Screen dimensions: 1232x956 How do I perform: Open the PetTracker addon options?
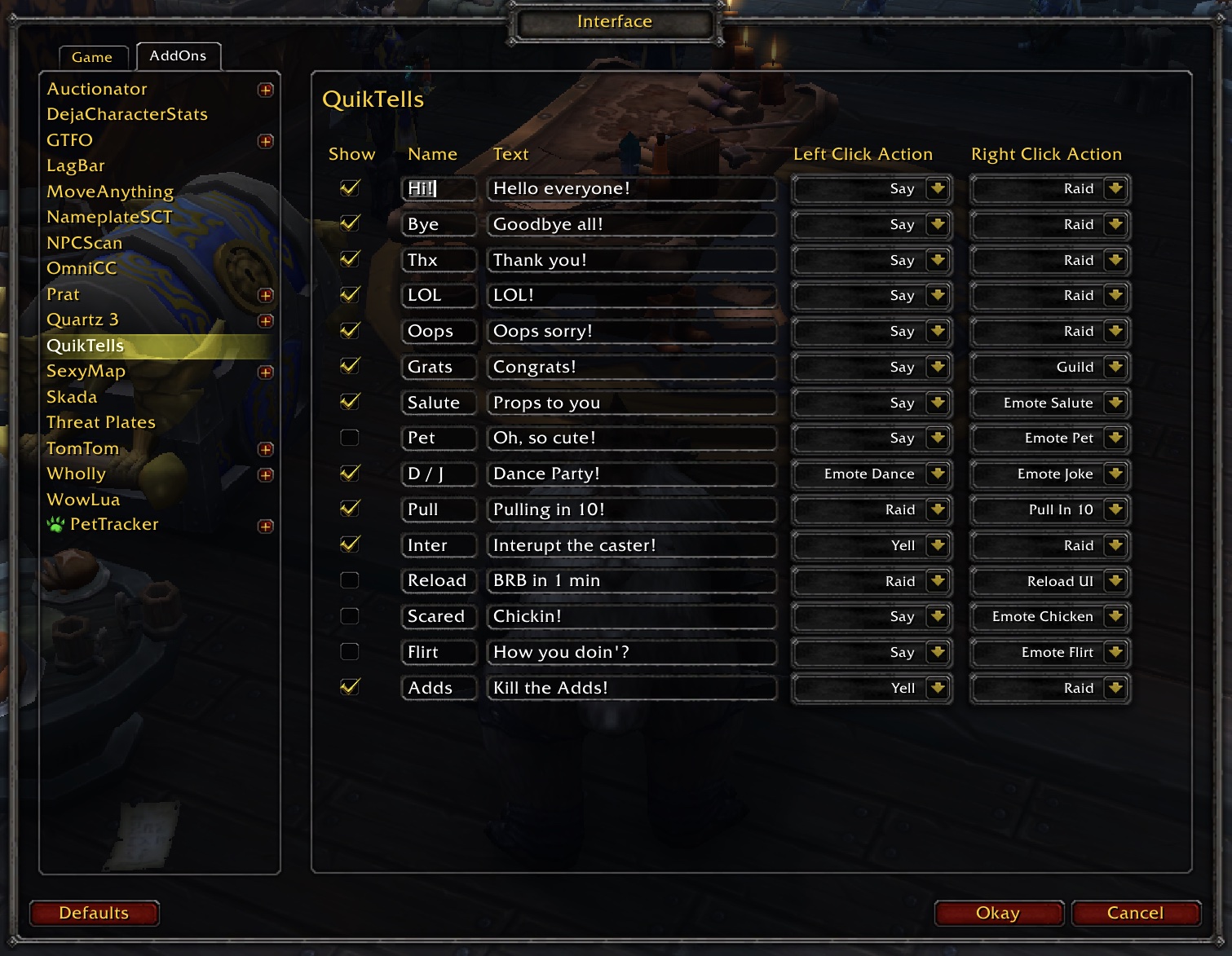[x=114, y=524]
